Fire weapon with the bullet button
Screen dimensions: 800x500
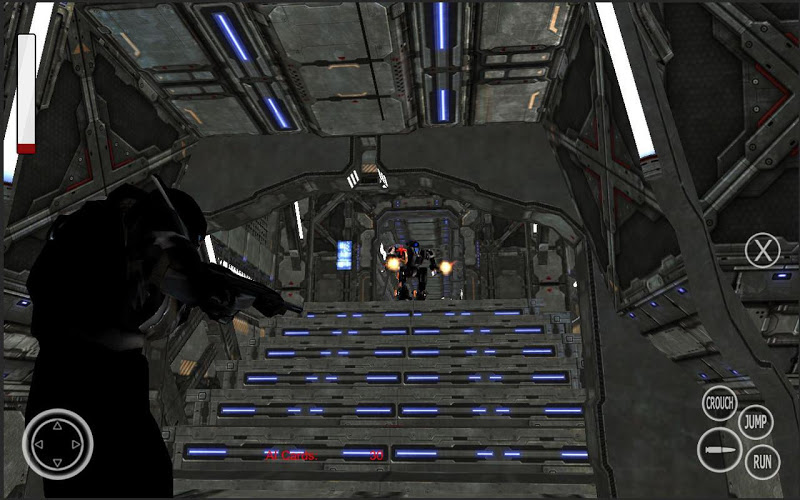(719, 450)
